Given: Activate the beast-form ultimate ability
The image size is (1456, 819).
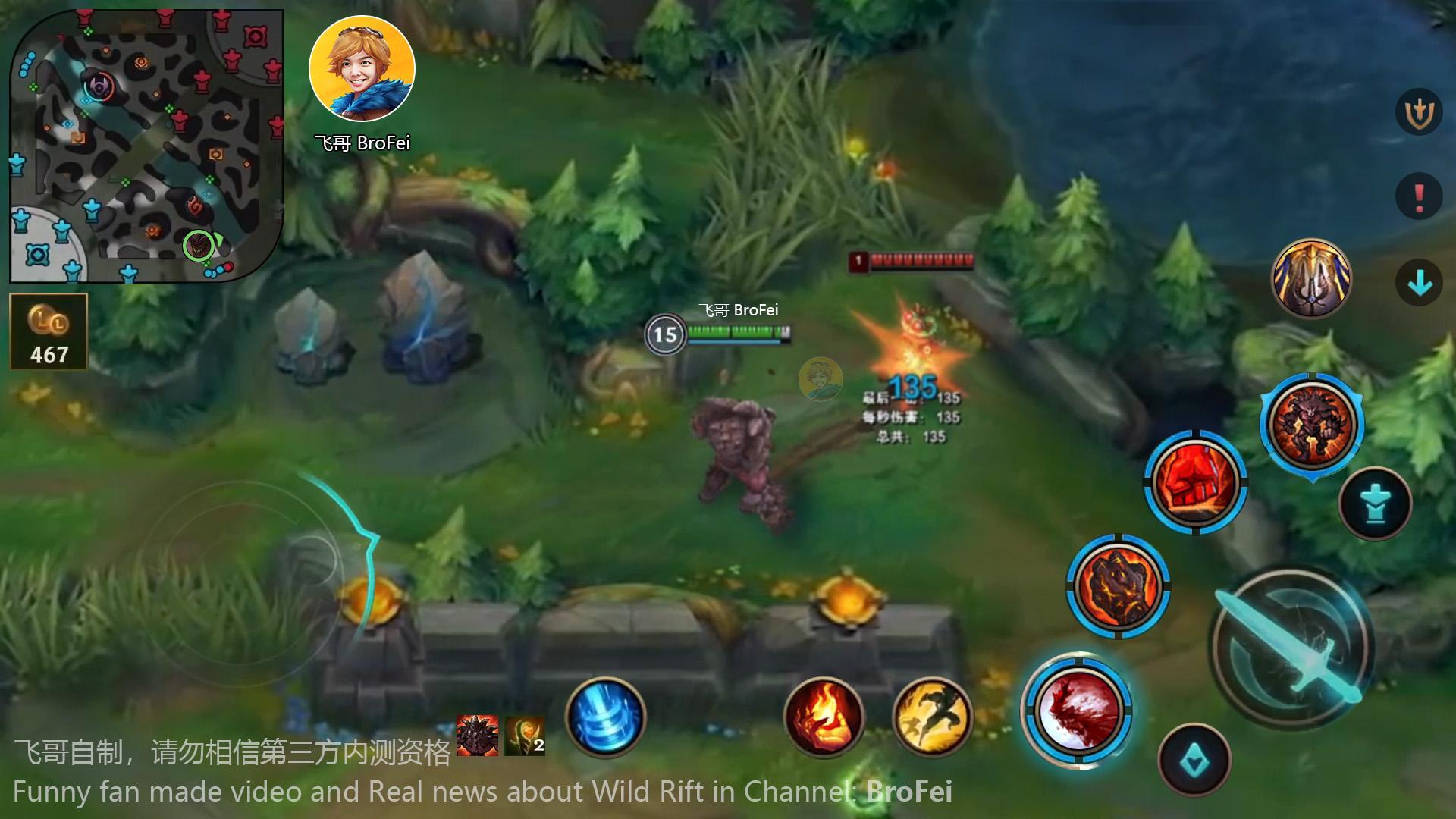Looking at the screenshot, I should click(1311, 425).
